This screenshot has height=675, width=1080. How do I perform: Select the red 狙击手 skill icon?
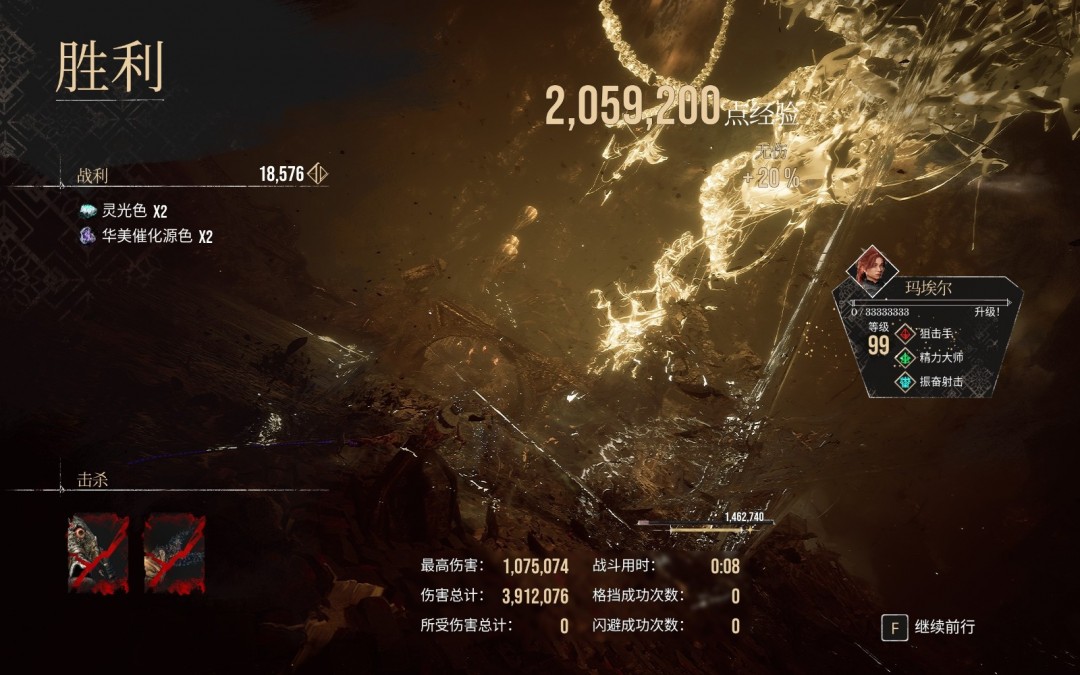pyautogui.click(x=905, y=334)
